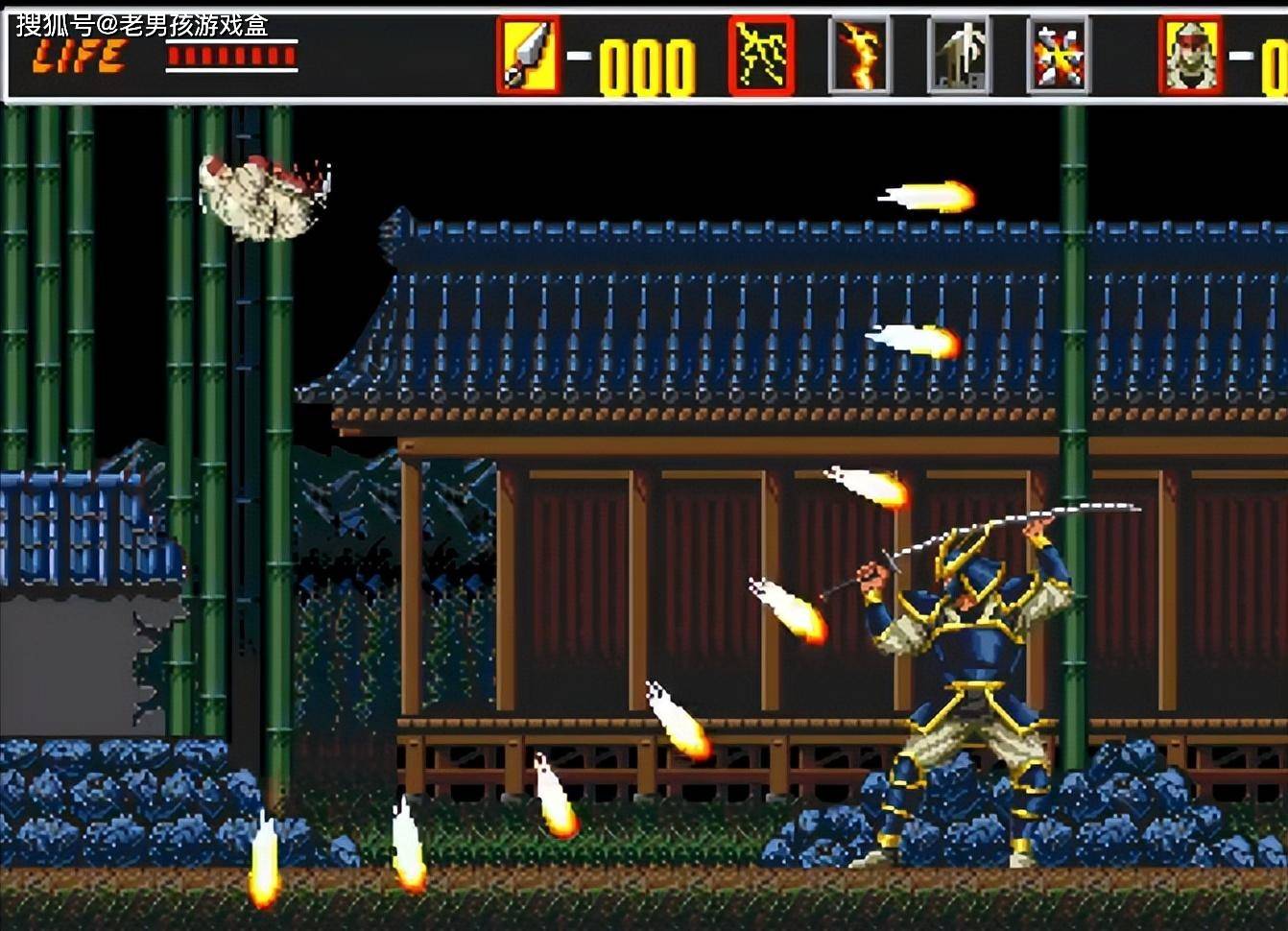Expand the HUD status bar
The height and width of the screenshot is (931, 1288).
tap(644, 53)
